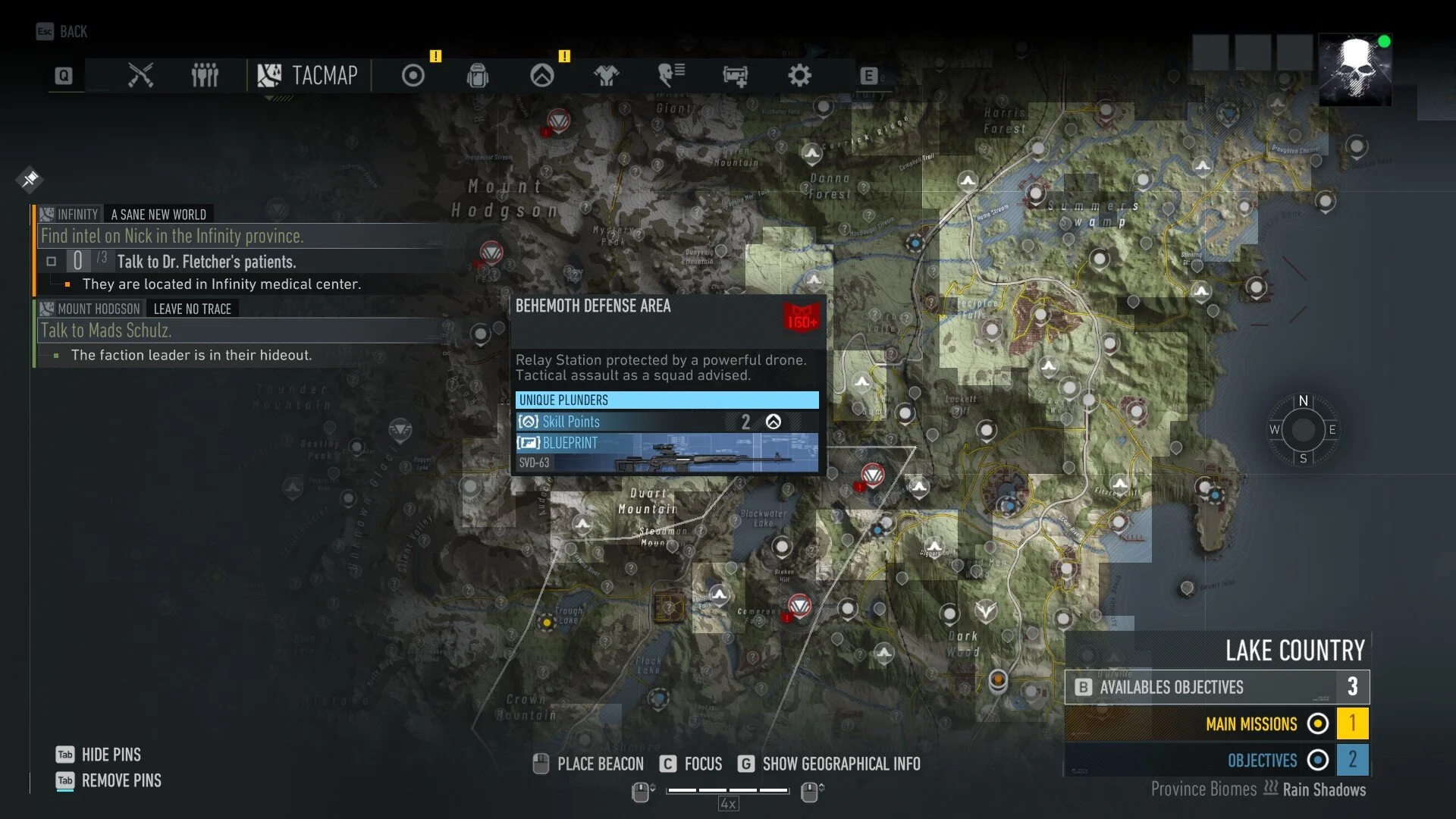Open the shirt customization tab
1456x819 pixels.
607,76
